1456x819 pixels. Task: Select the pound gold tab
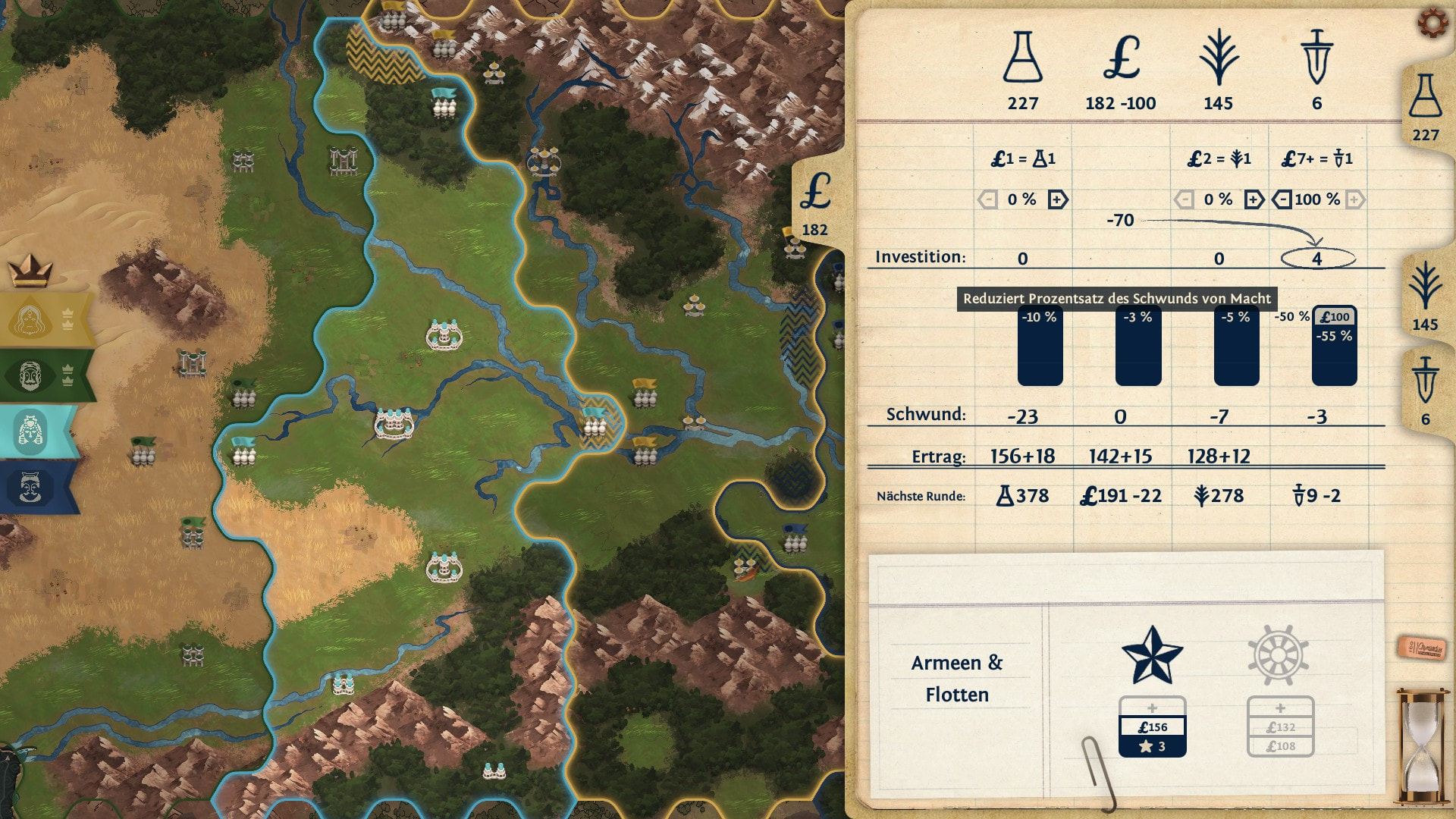click(x=816, y=203)
